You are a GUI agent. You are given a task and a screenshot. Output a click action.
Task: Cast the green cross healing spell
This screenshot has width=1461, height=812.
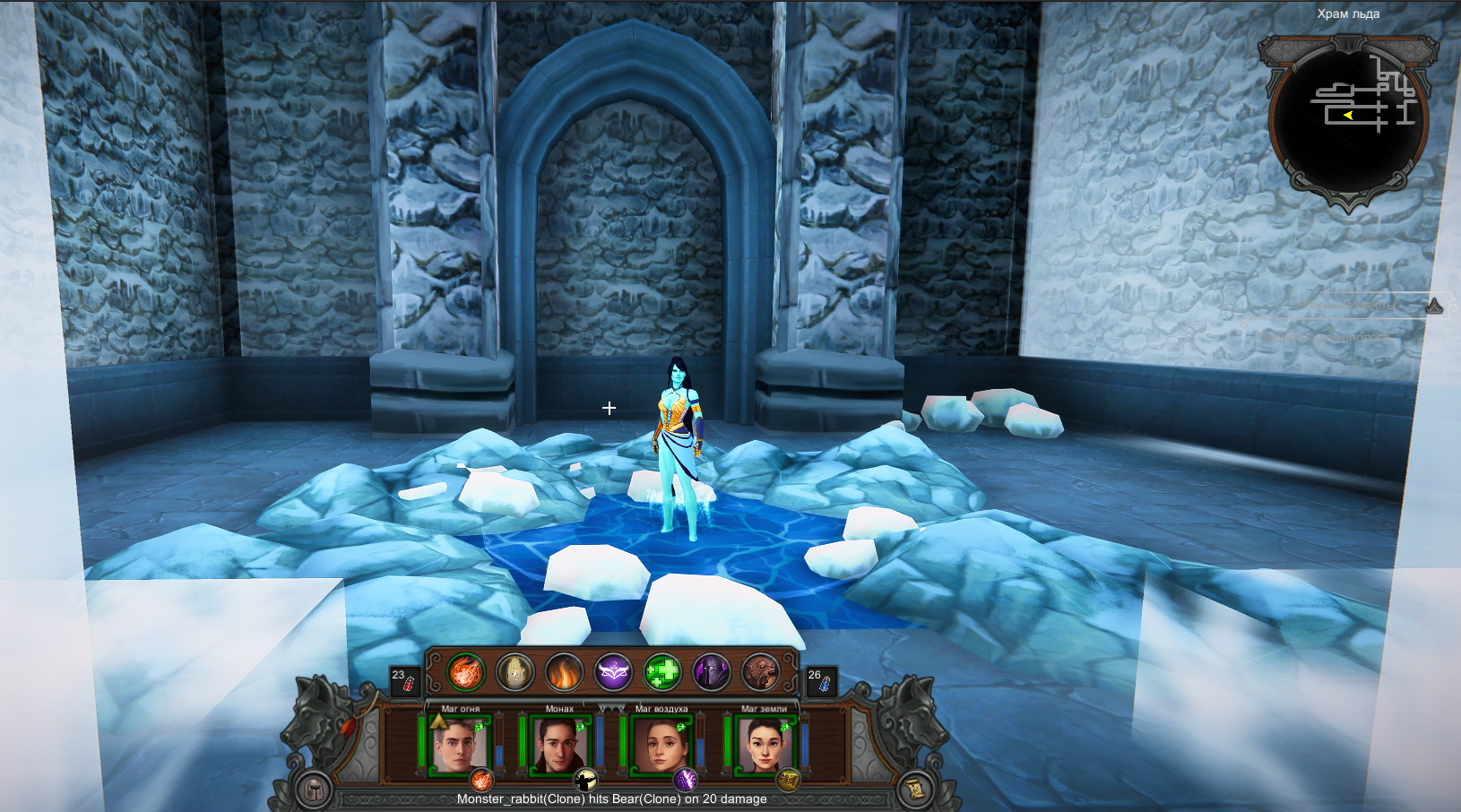[x=662, y=672]
